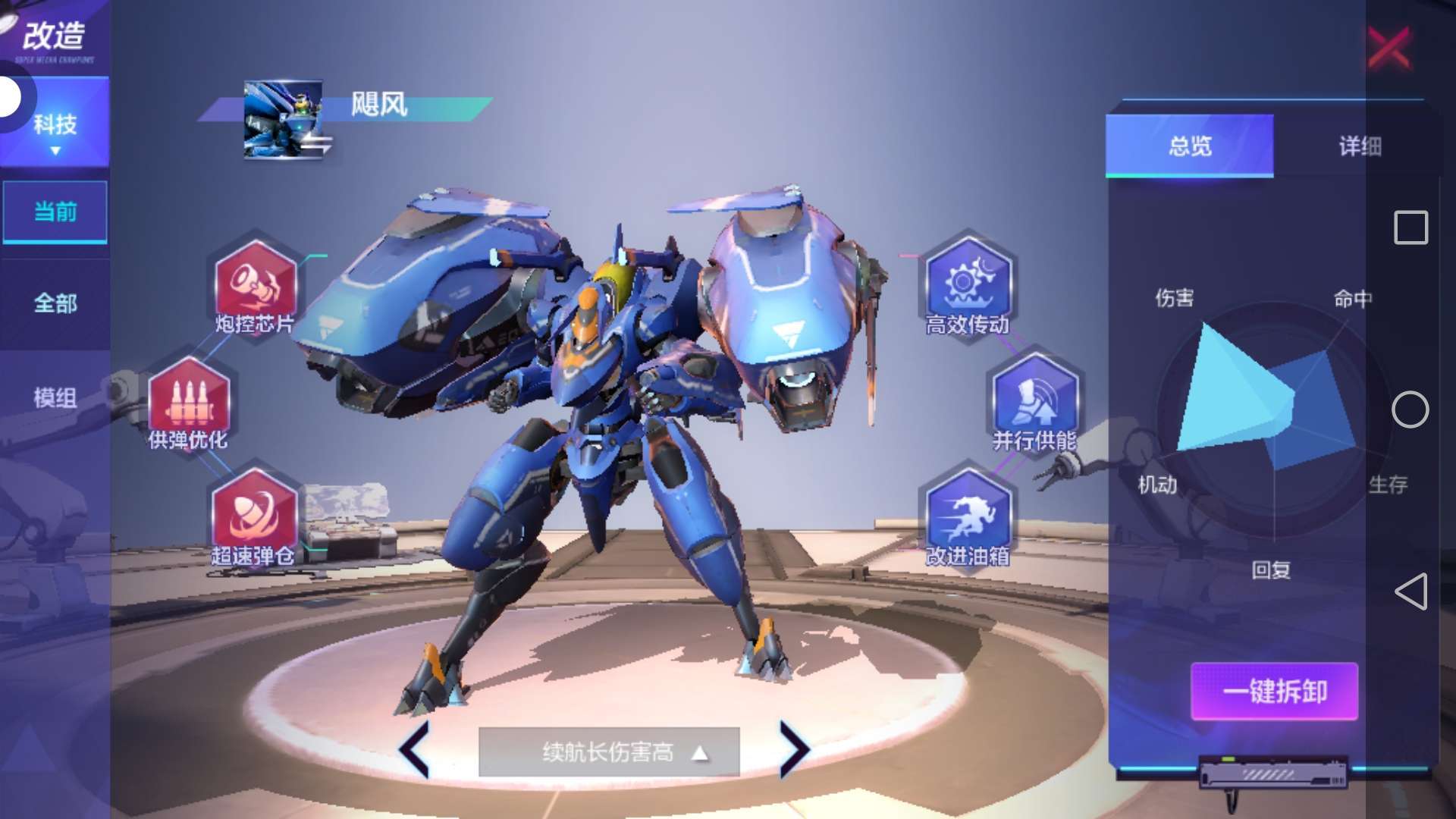Open the 模组 module section
1456x819 pixels.
tap(55, 397)
